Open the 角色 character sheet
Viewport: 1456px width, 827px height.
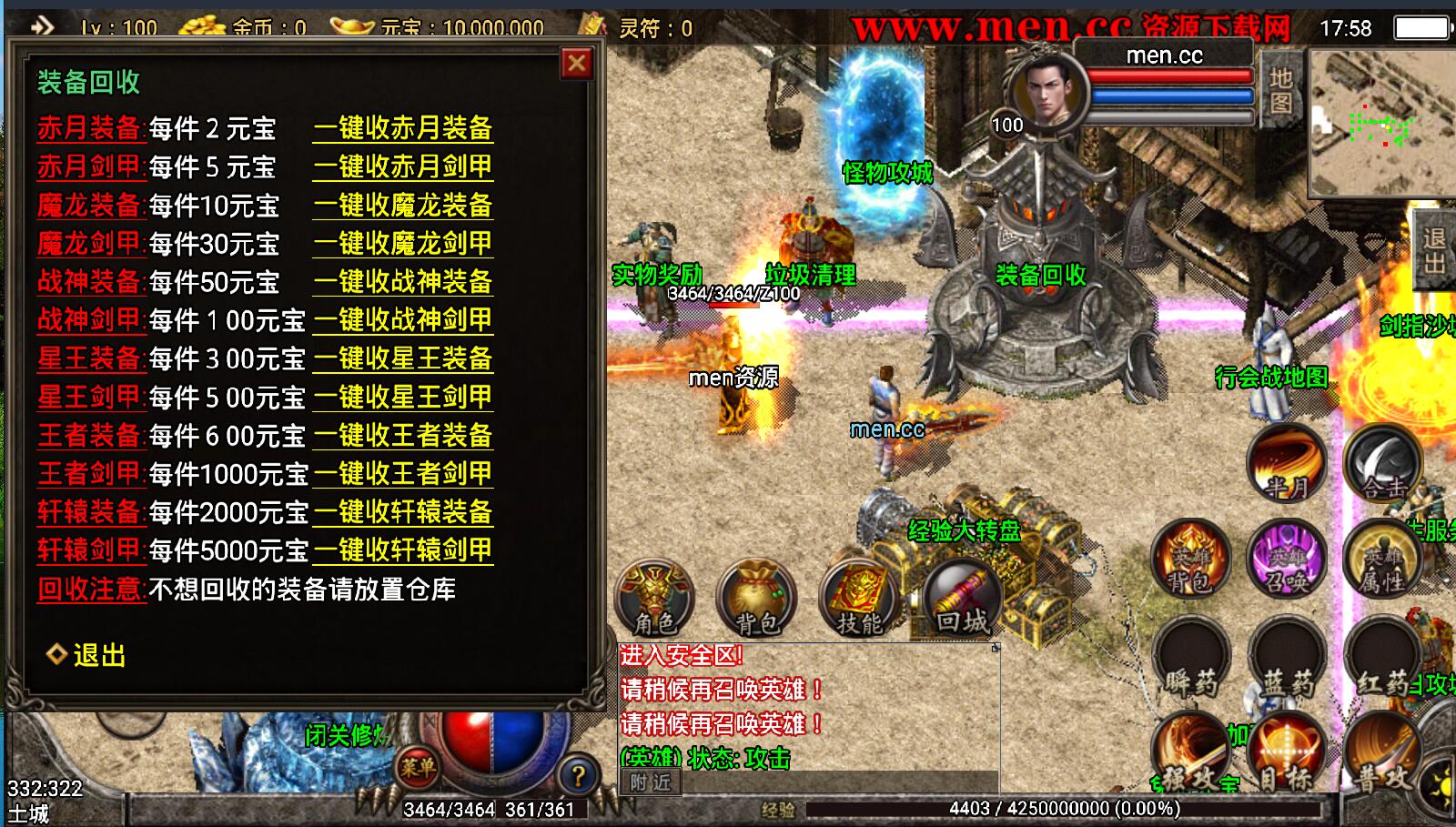[654, 599]
